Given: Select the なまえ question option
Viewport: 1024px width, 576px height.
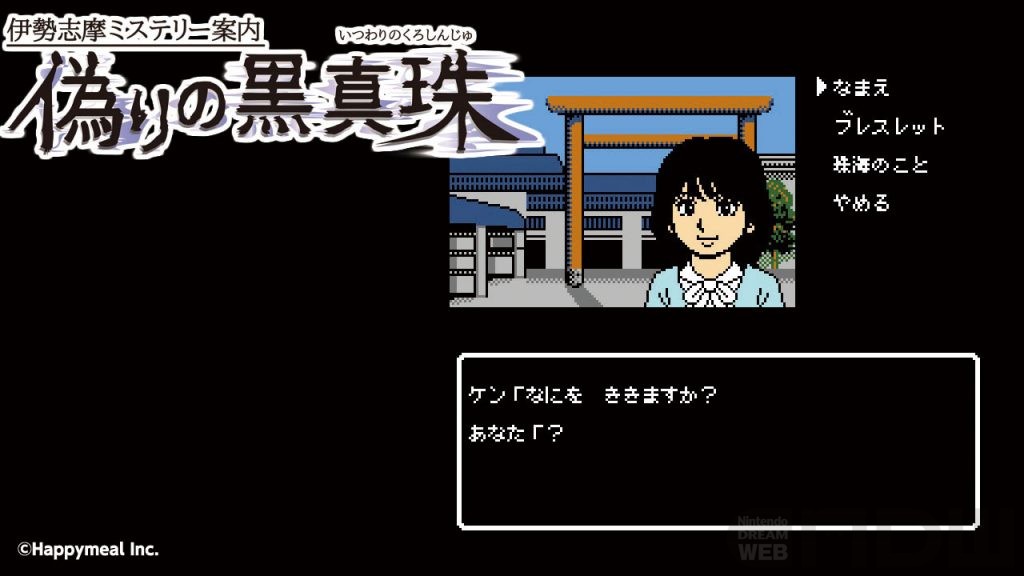Looking at the screenshot, I should (x=861, y=88).
